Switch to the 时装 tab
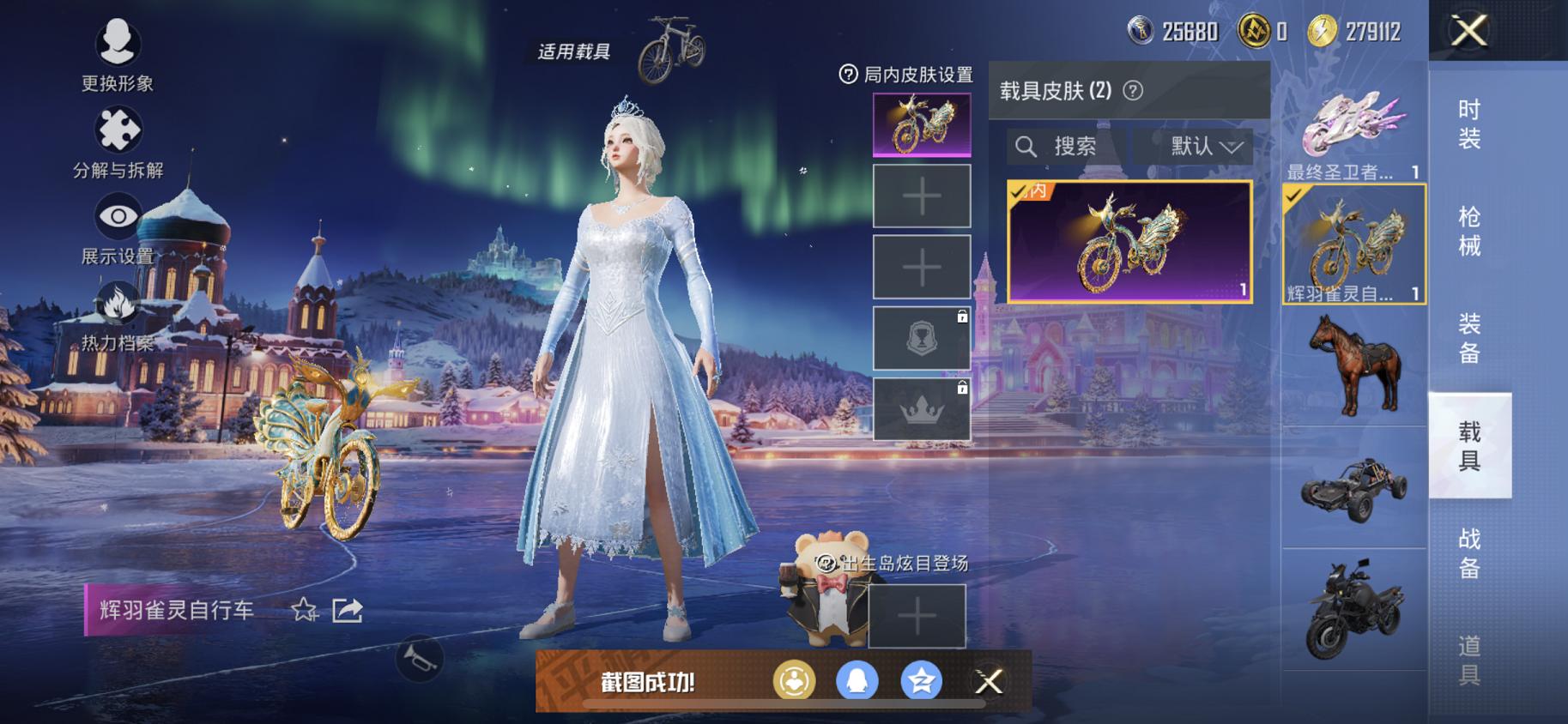This screenshot has height=724, width=1568. tap(1471, 129)
